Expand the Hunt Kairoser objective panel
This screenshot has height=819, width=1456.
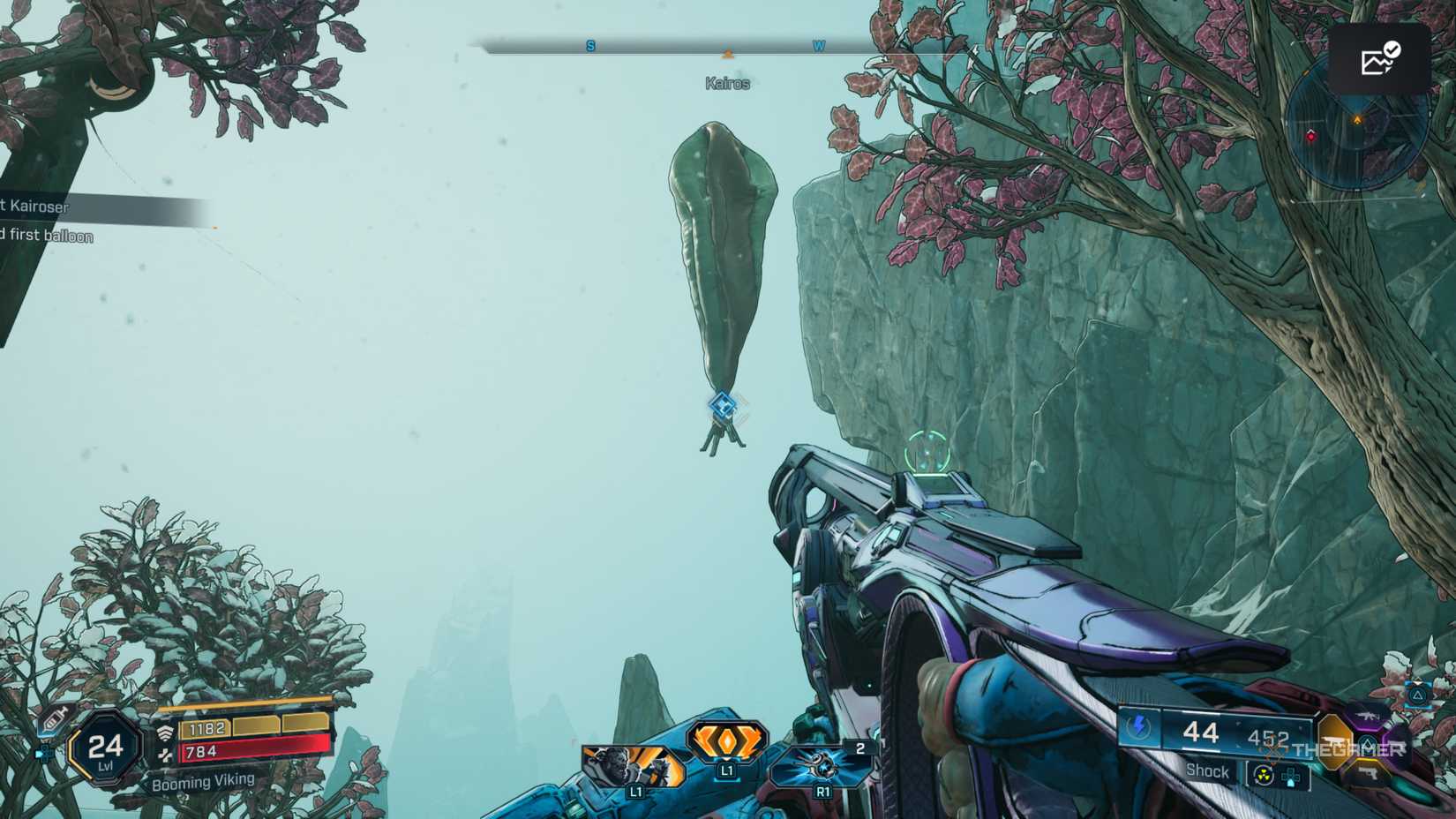pyautogui.click(x=40, y=207)
